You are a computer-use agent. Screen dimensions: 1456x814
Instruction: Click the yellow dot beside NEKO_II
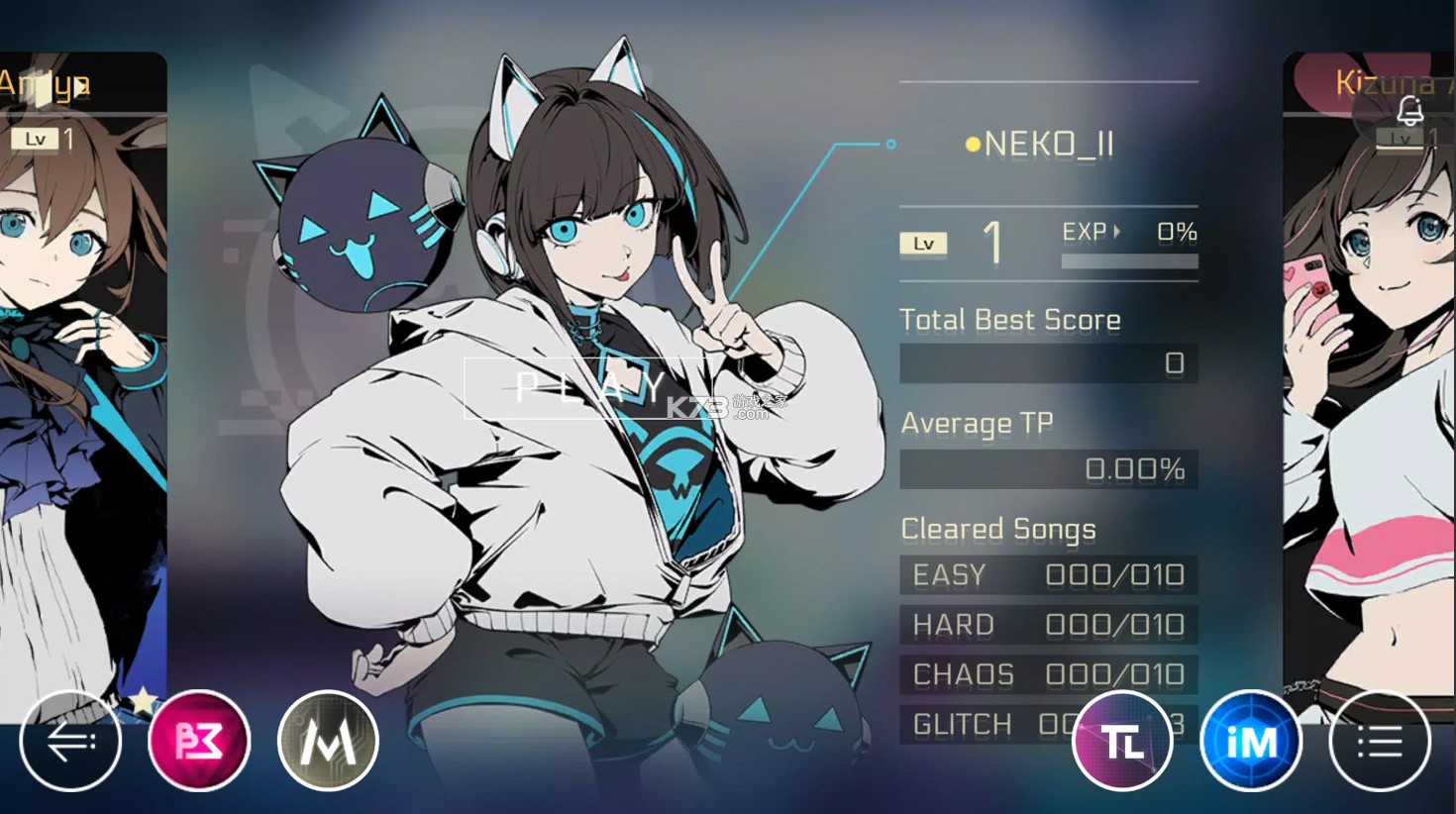click(x=973, y=144)
